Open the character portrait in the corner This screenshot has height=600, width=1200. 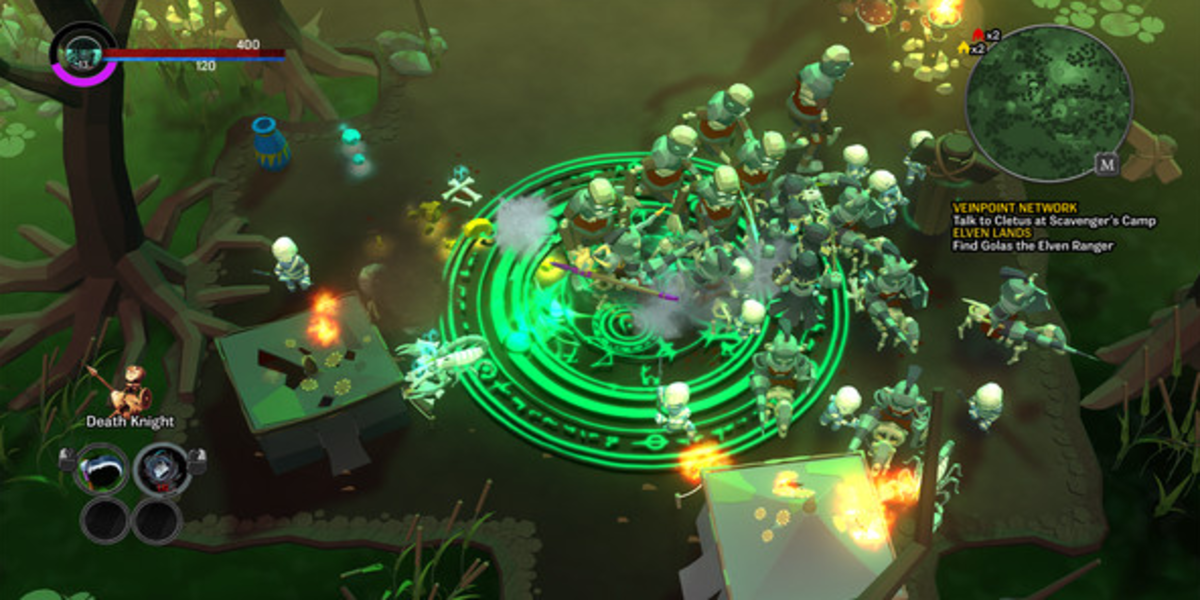pos(78,52)
